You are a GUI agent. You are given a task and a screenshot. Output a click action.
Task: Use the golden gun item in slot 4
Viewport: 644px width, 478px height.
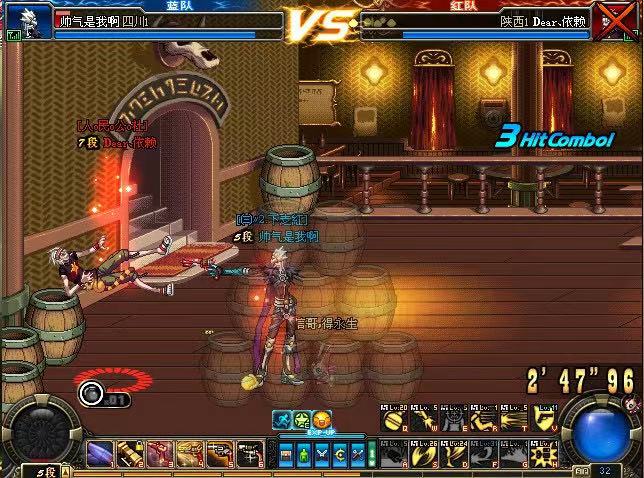click(x=190, y=454)
